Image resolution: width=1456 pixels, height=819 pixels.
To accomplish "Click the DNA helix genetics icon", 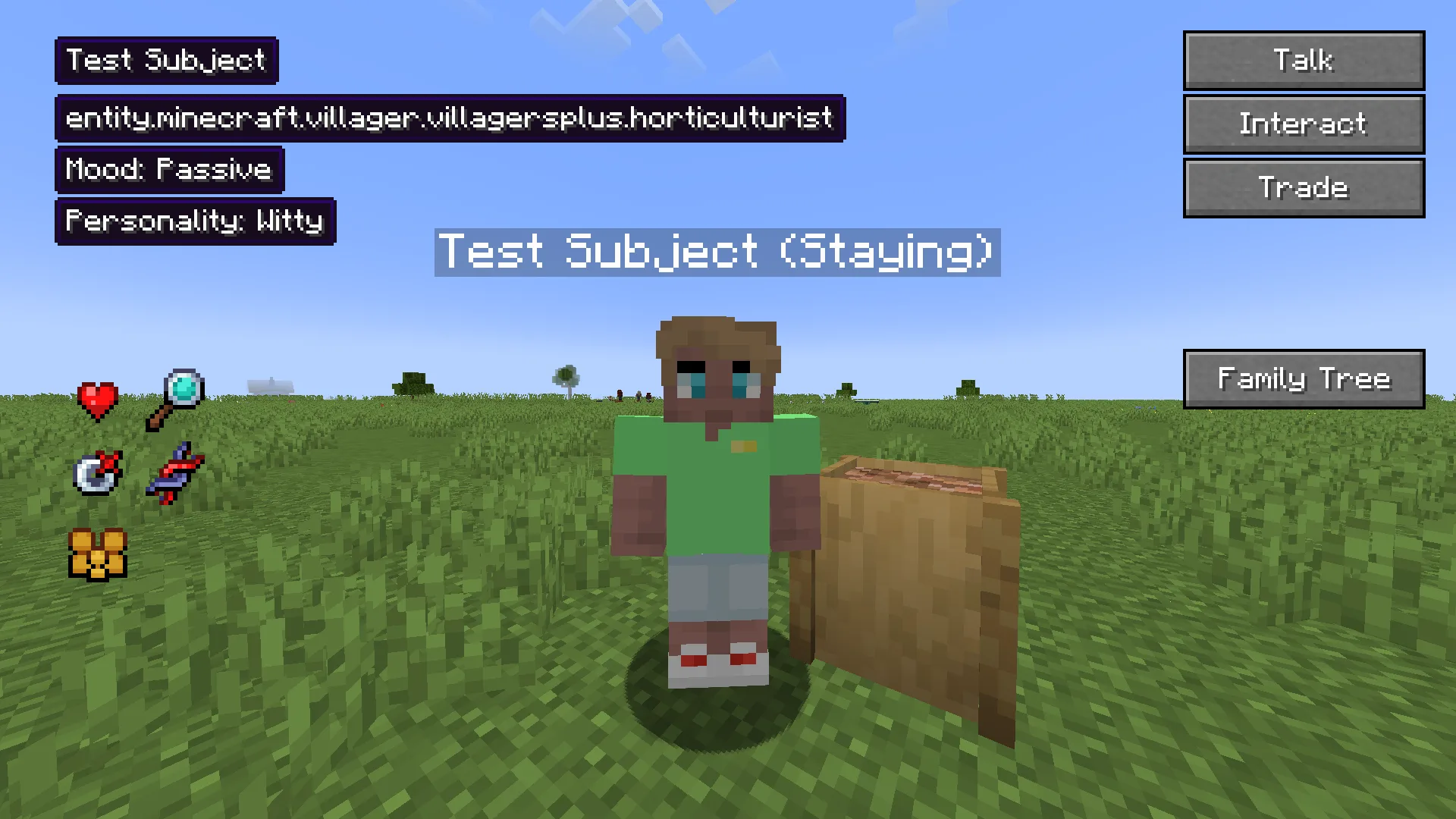I will pyautogui.click(x=176, y=474).
